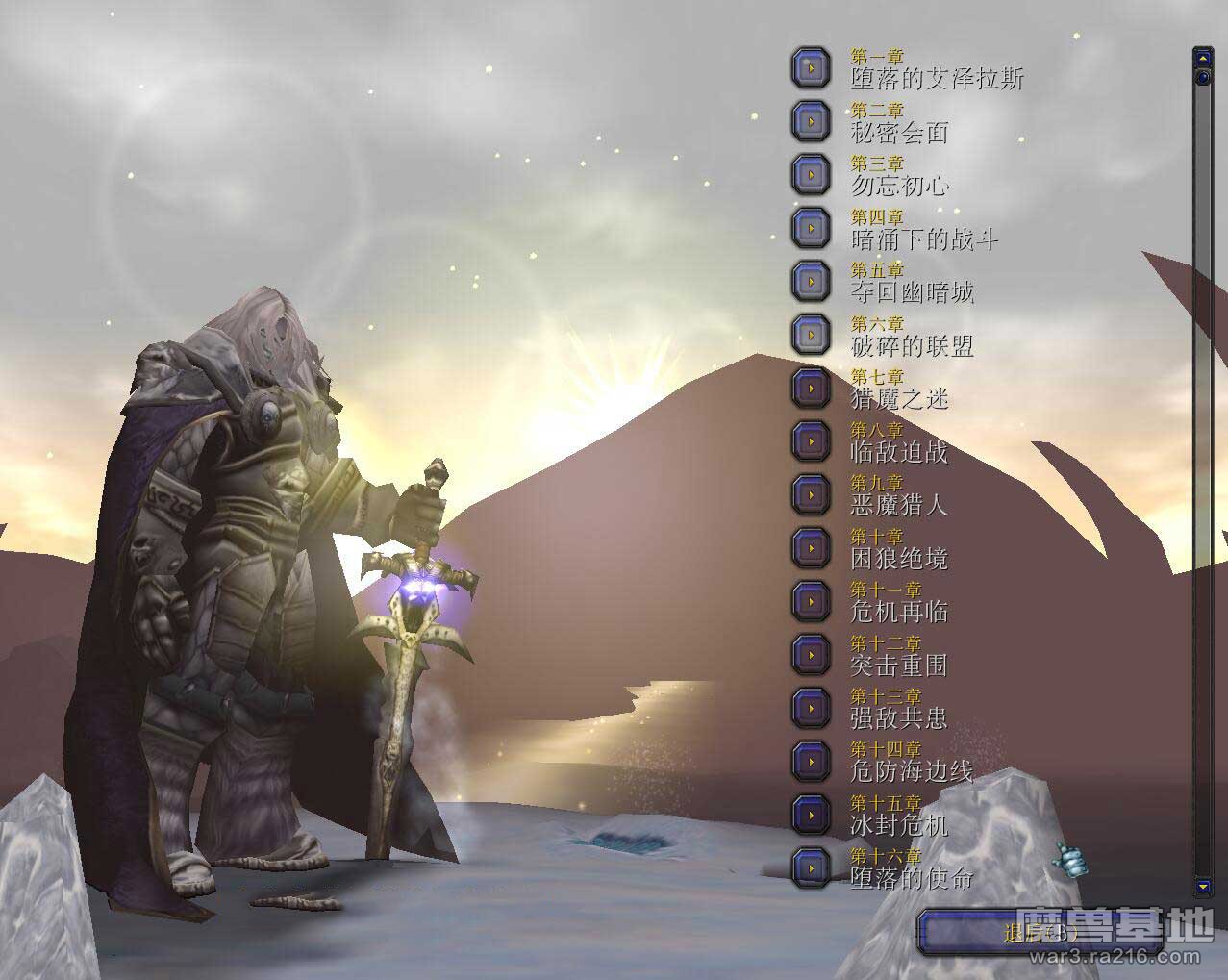Image resolution: width=1228 pixels, height=980 pixels.
Task: Choose Chapter 6 破碎的联盟
Action: [x=812, y=335]
